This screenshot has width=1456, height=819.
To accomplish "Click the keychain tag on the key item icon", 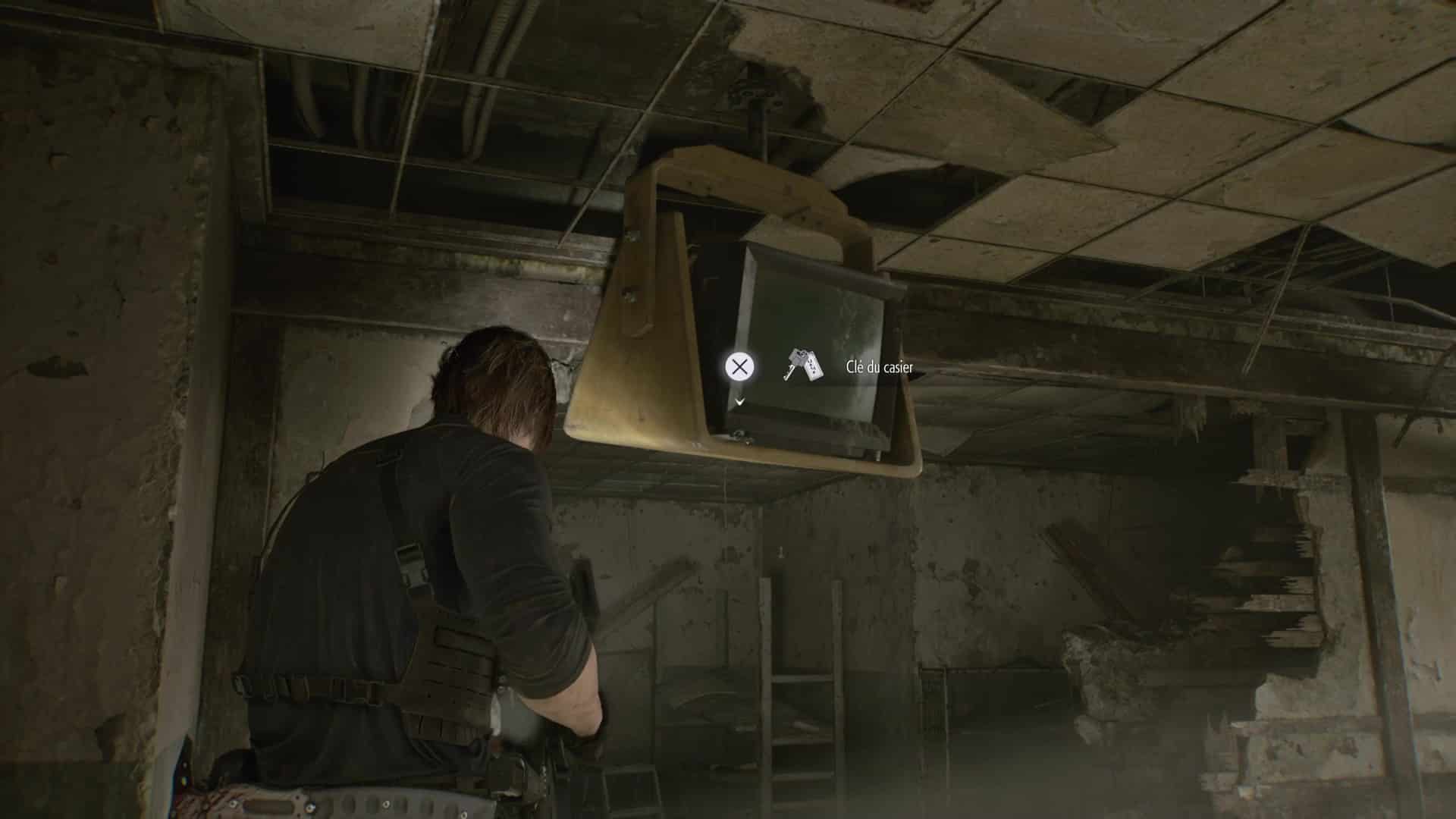I will point(814,366).
